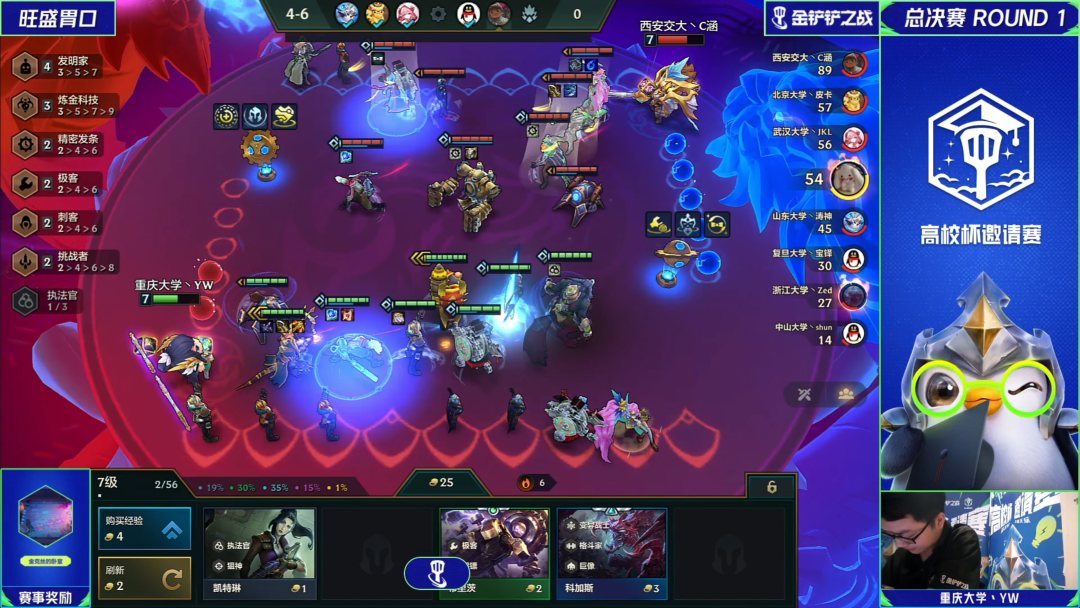Open the 挑战者 trait entry
The image size is (1080, 608).
(60, 261)
